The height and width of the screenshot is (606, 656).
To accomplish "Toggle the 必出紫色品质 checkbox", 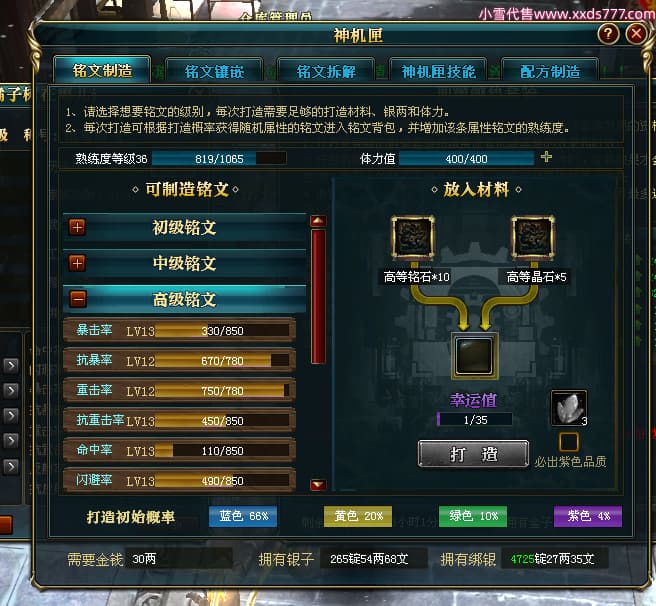I will [568, 441].
